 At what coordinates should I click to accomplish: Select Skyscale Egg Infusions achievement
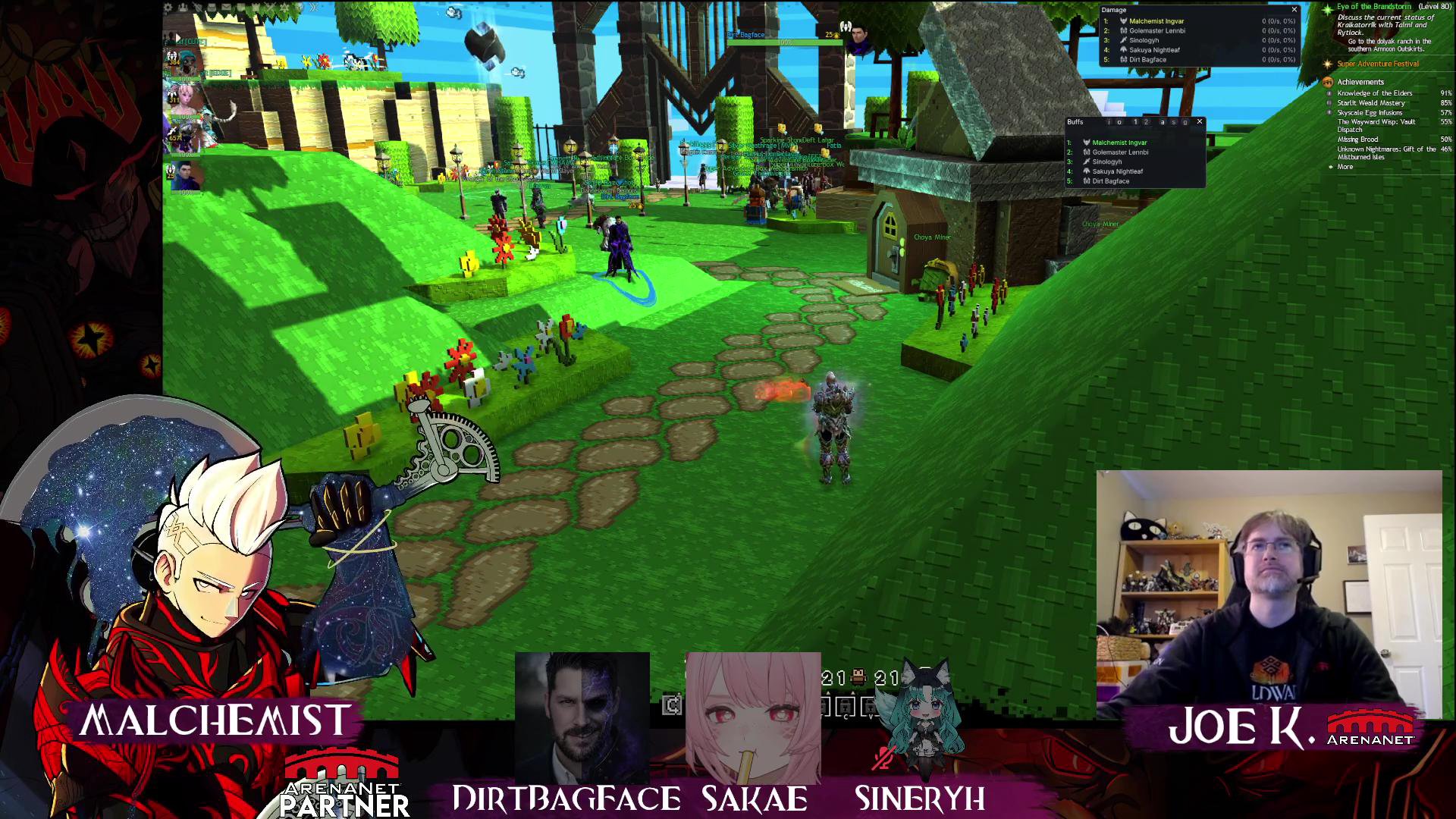coord(1369,113)
